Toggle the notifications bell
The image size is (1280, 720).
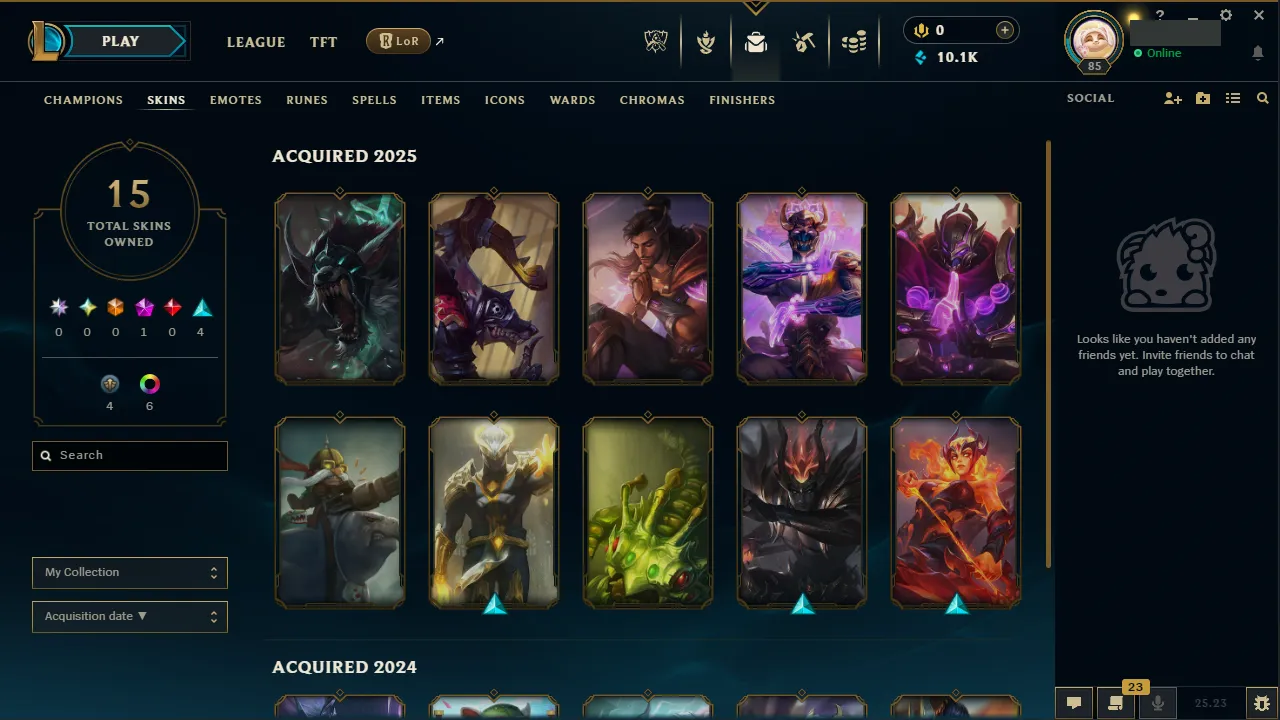[x=1257, y=53]
